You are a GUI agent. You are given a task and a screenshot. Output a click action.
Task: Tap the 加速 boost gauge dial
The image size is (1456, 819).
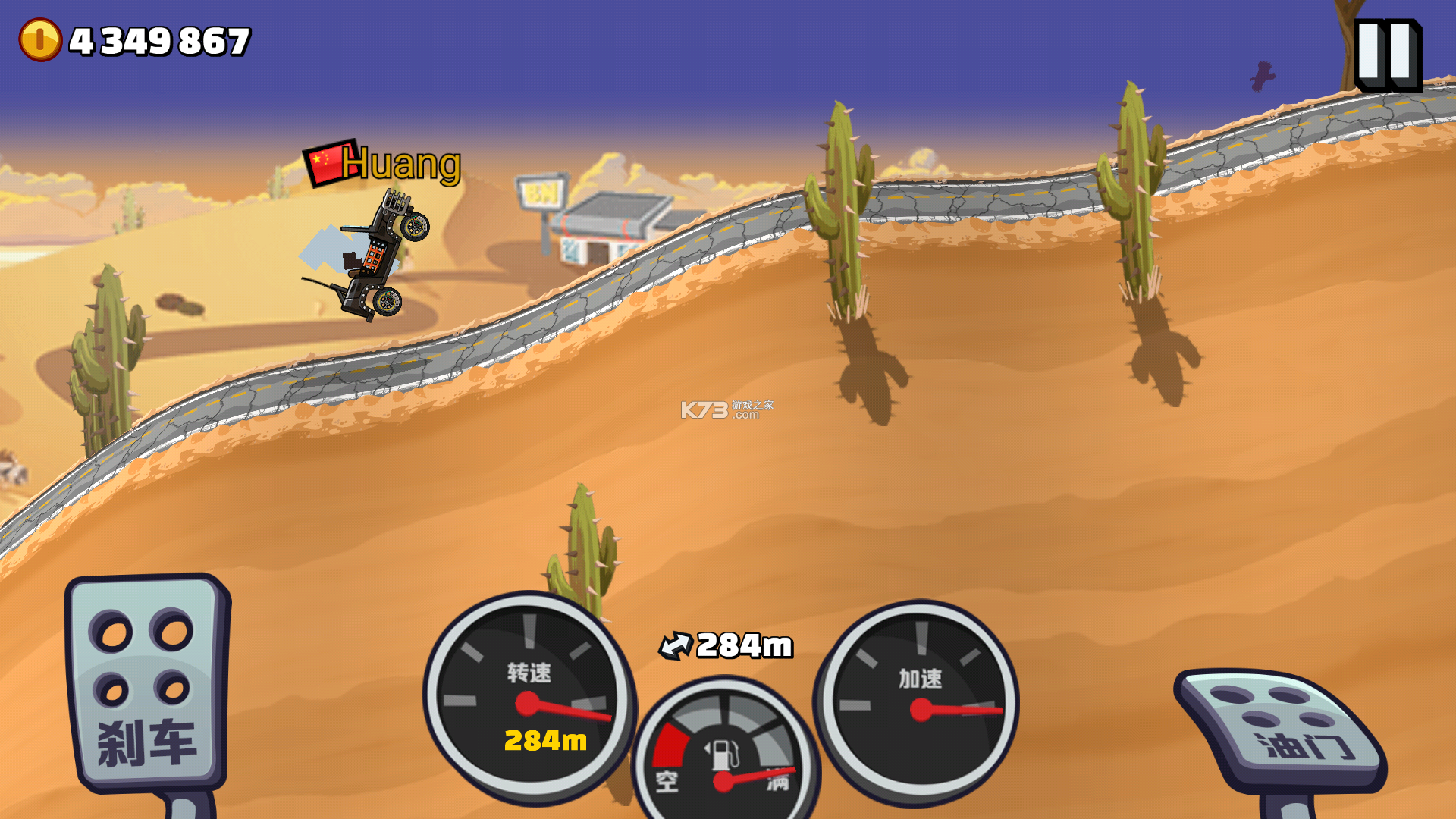(x=922, y=701)
